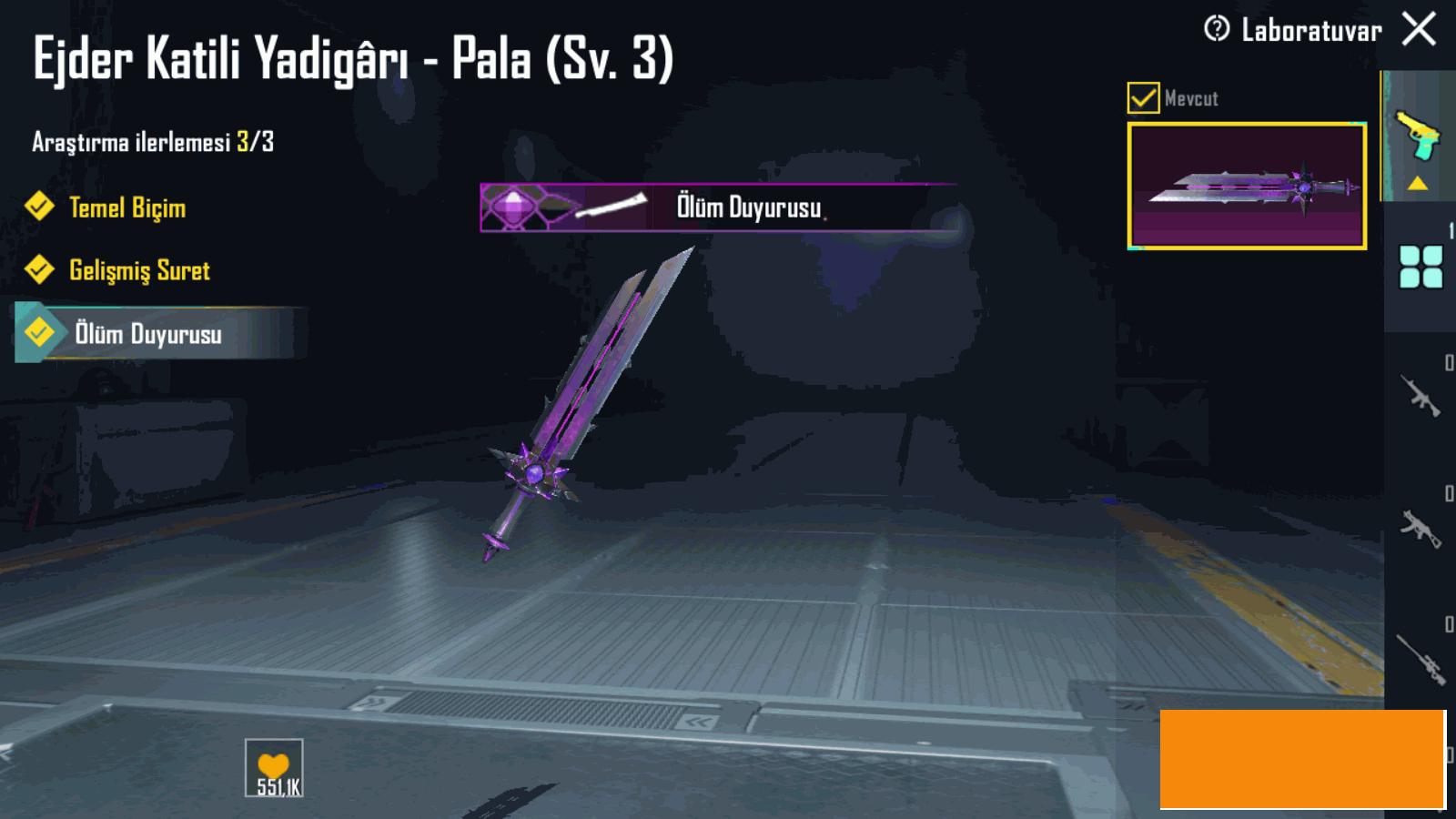Image resolution: width=1456 pixels, height=819 pixels.
Task: Click the orange button in the corner
Action: (1301, 759)
